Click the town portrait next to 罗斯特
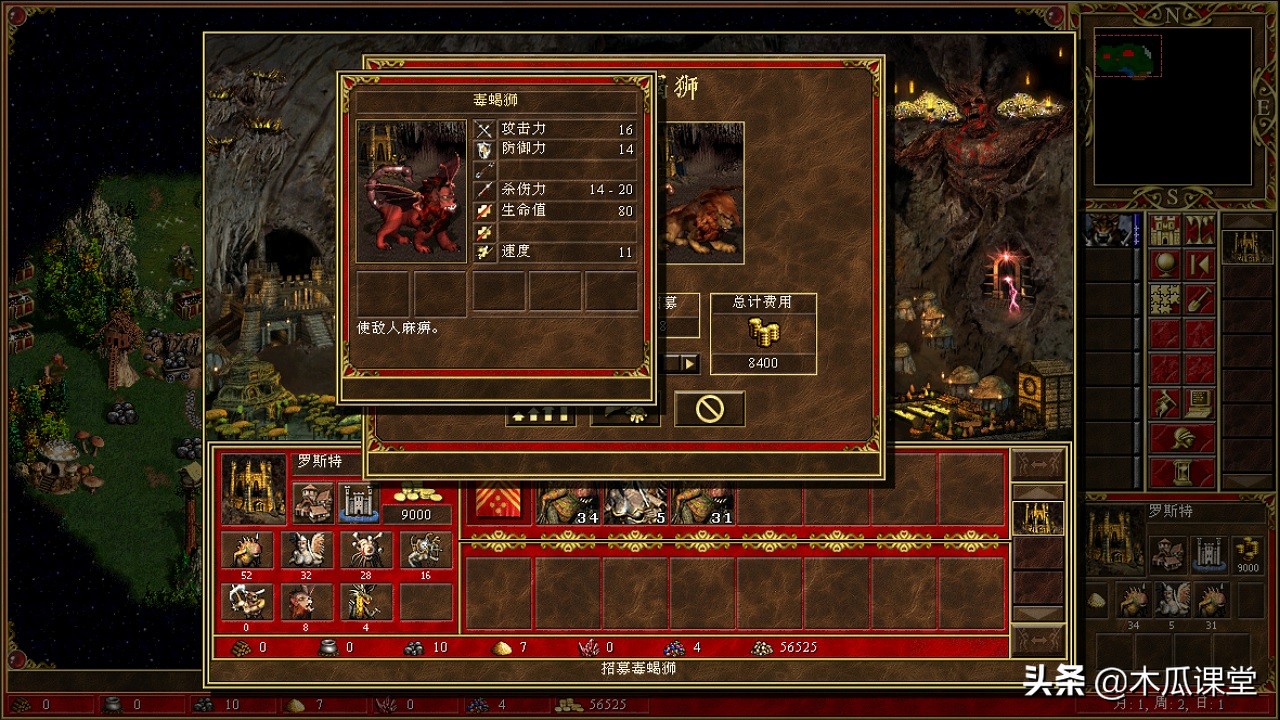Viewport: 1280px width, 720px height. 253,489
